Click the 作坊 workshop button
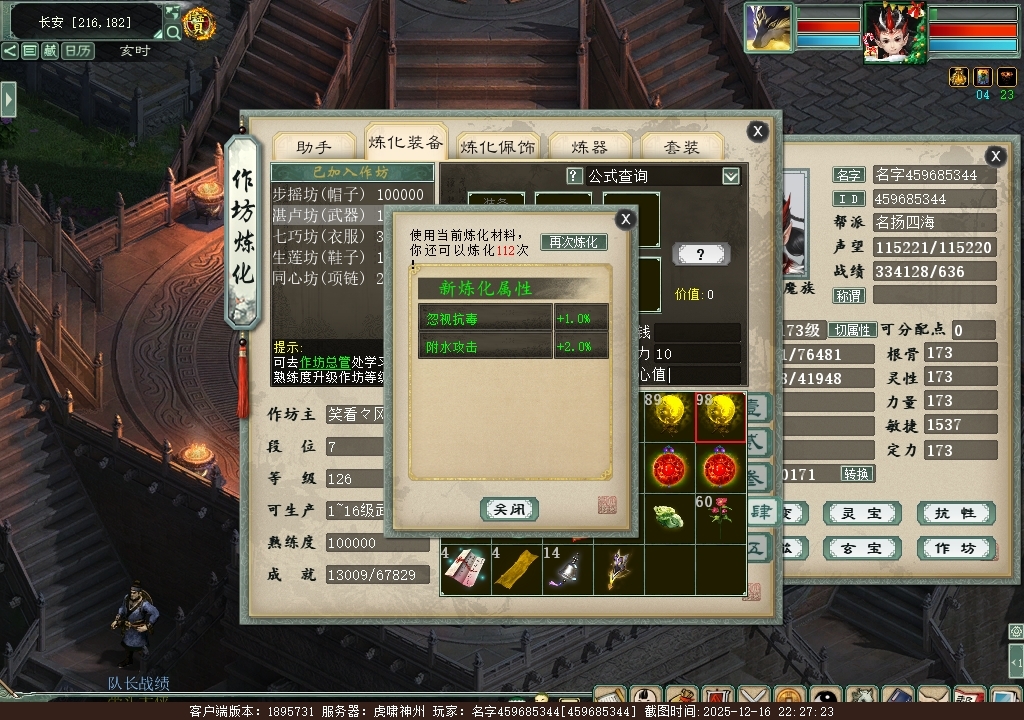This screenshot has width=1024, height=720. [x=955, y=549]
